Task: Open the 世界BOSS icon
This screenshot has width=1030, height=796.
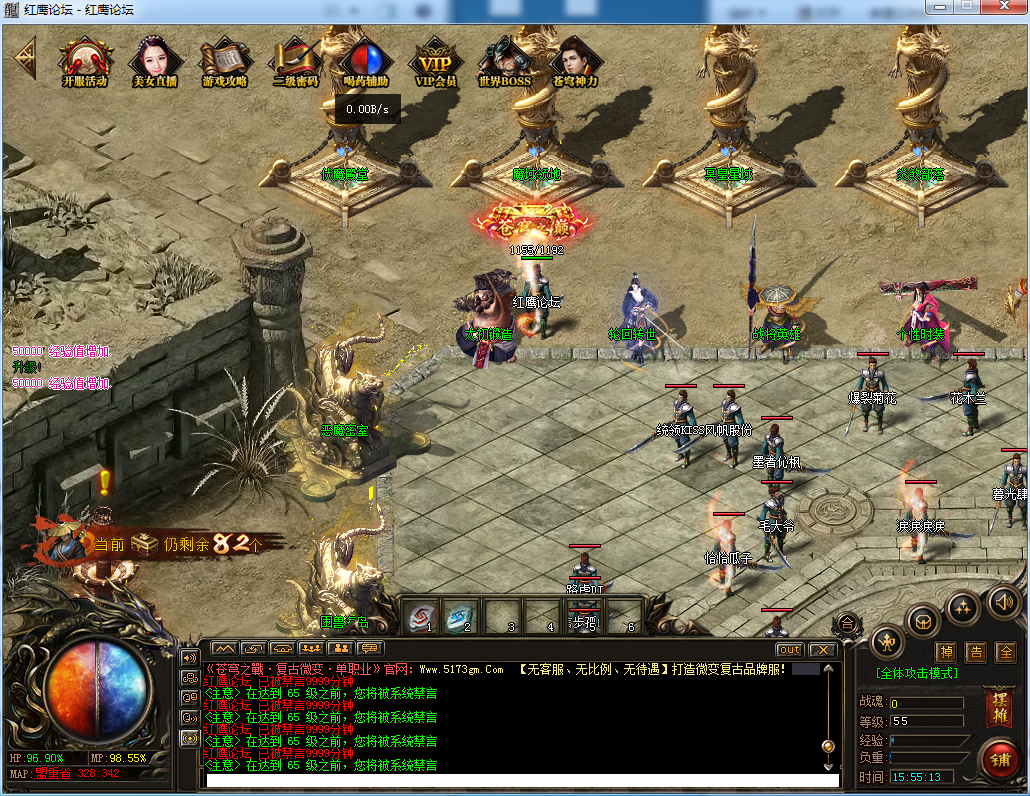Action: tap(504, 62)
